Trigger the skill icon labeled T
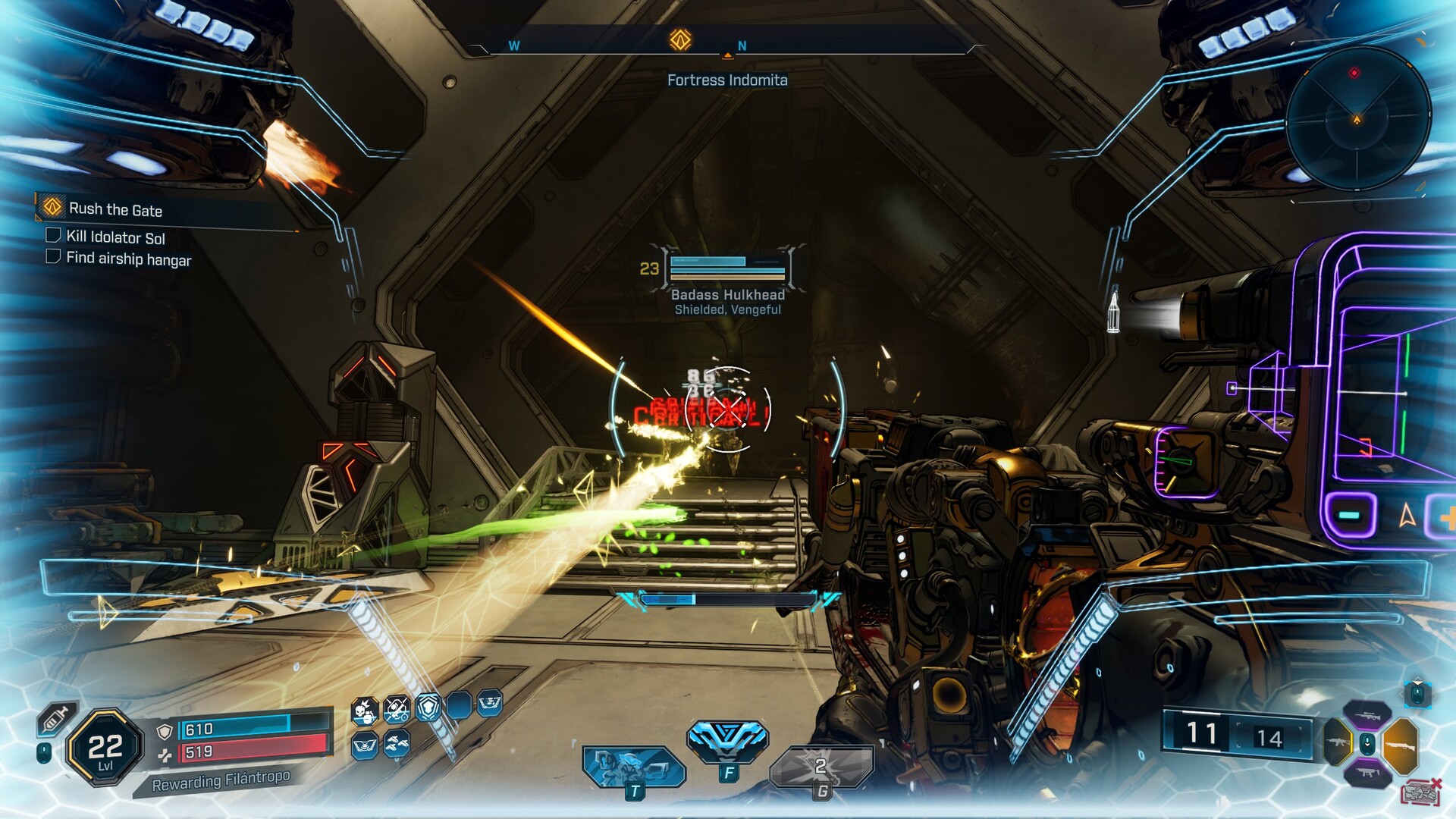 [632, 766]
